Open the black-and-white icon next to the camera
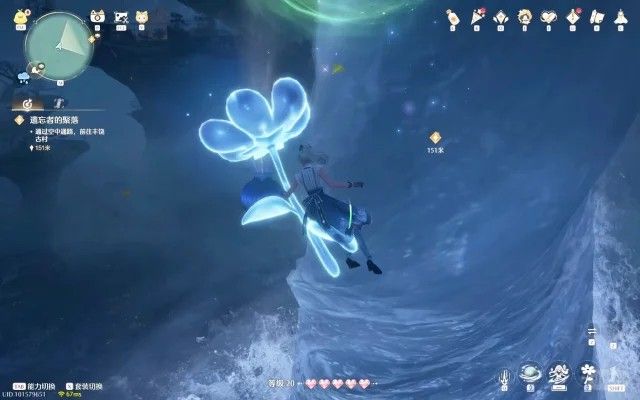Screen dimensions: 640x400 point(121,17)
